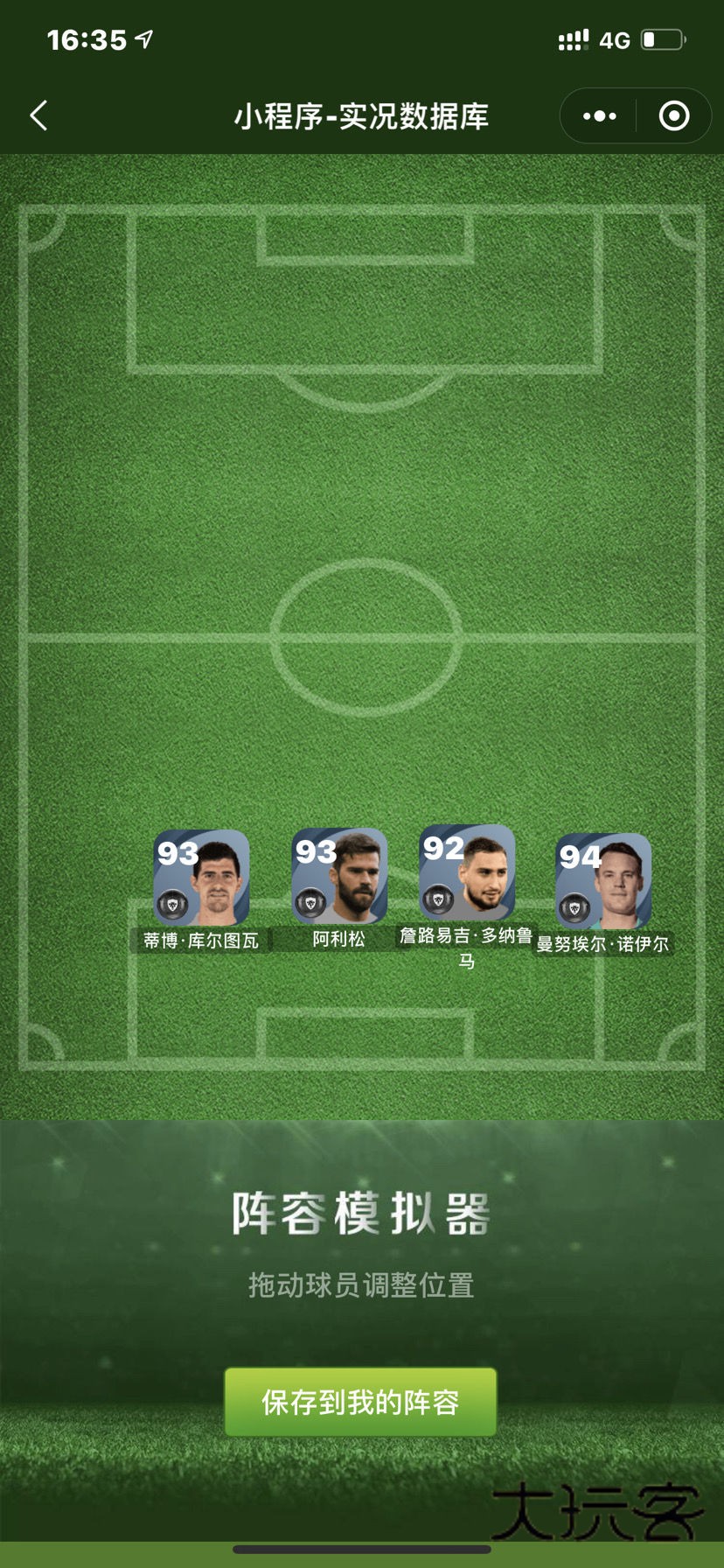Choose the 阿利松 player card
This screenshot has width=724, height=1568.
tap(339, 877)
